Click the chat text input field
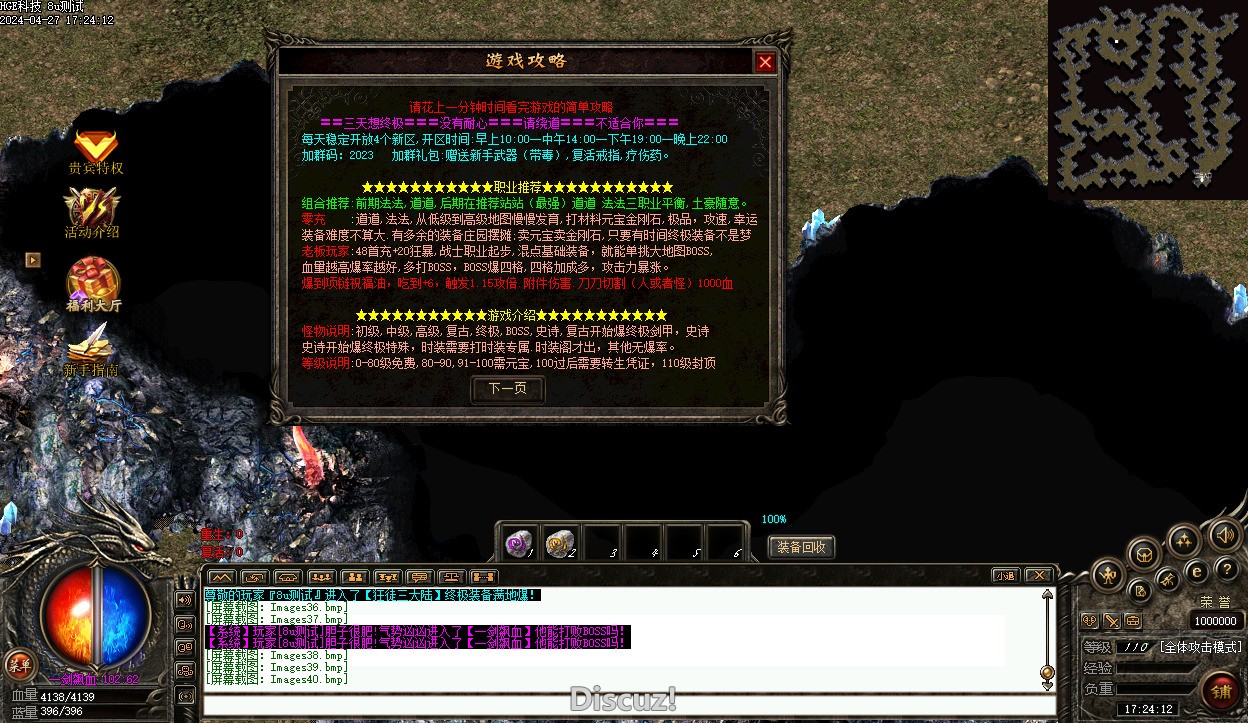Viewport: 1248px width, 723px height. 628,704
